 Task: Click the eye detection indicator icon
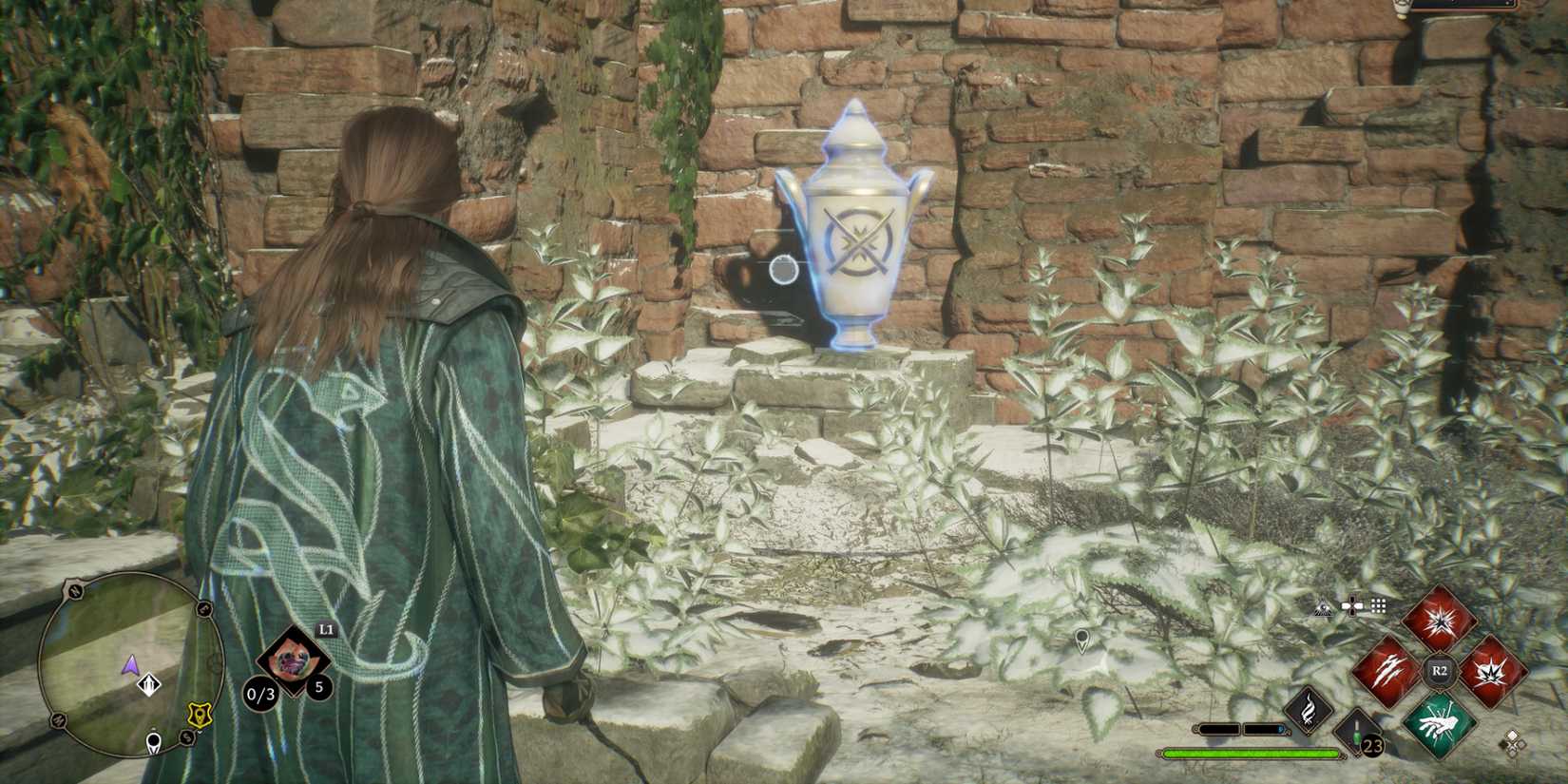tap(1324, 608)
